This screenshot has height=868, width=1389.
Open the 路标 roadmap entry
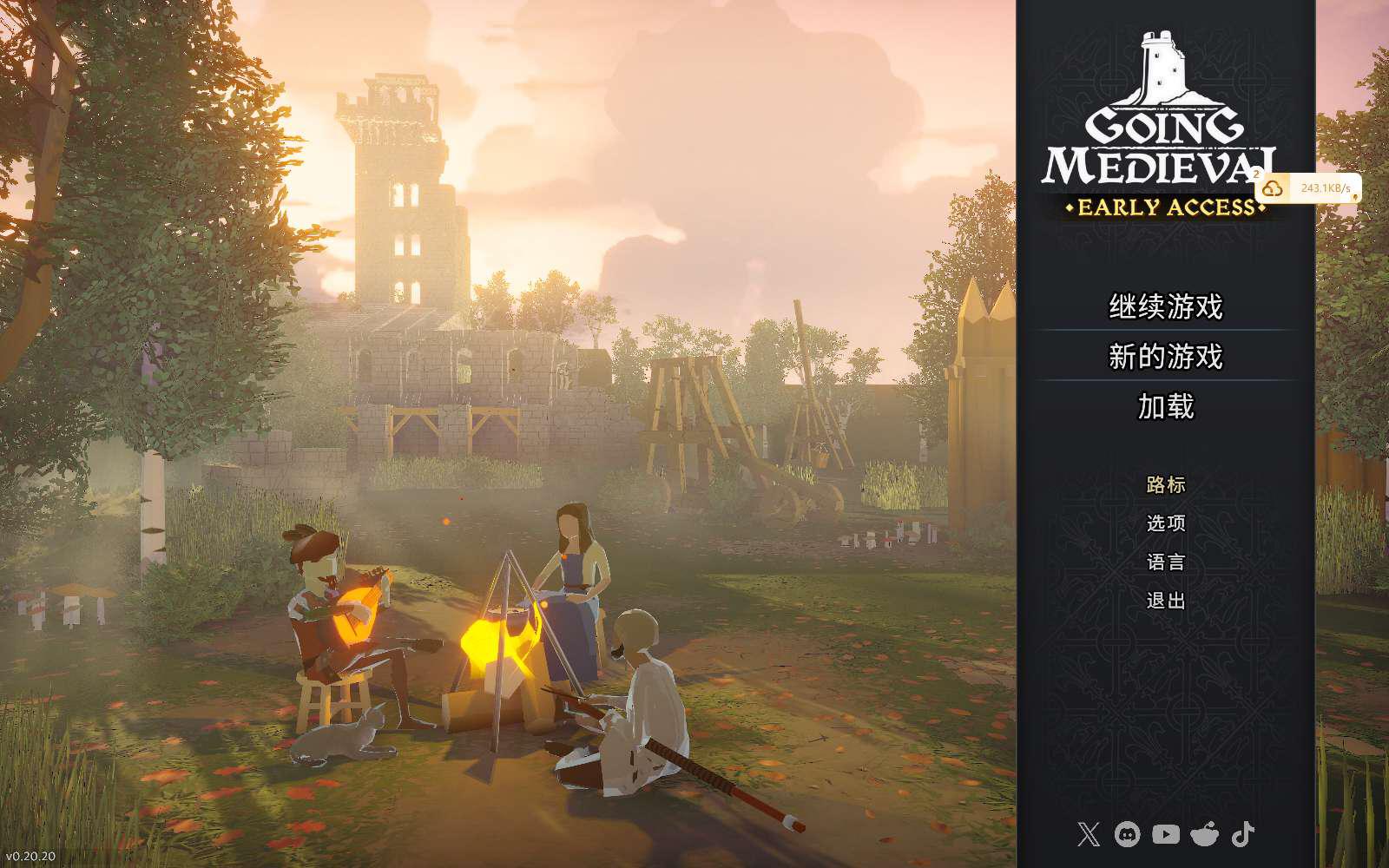(1165, 484)
